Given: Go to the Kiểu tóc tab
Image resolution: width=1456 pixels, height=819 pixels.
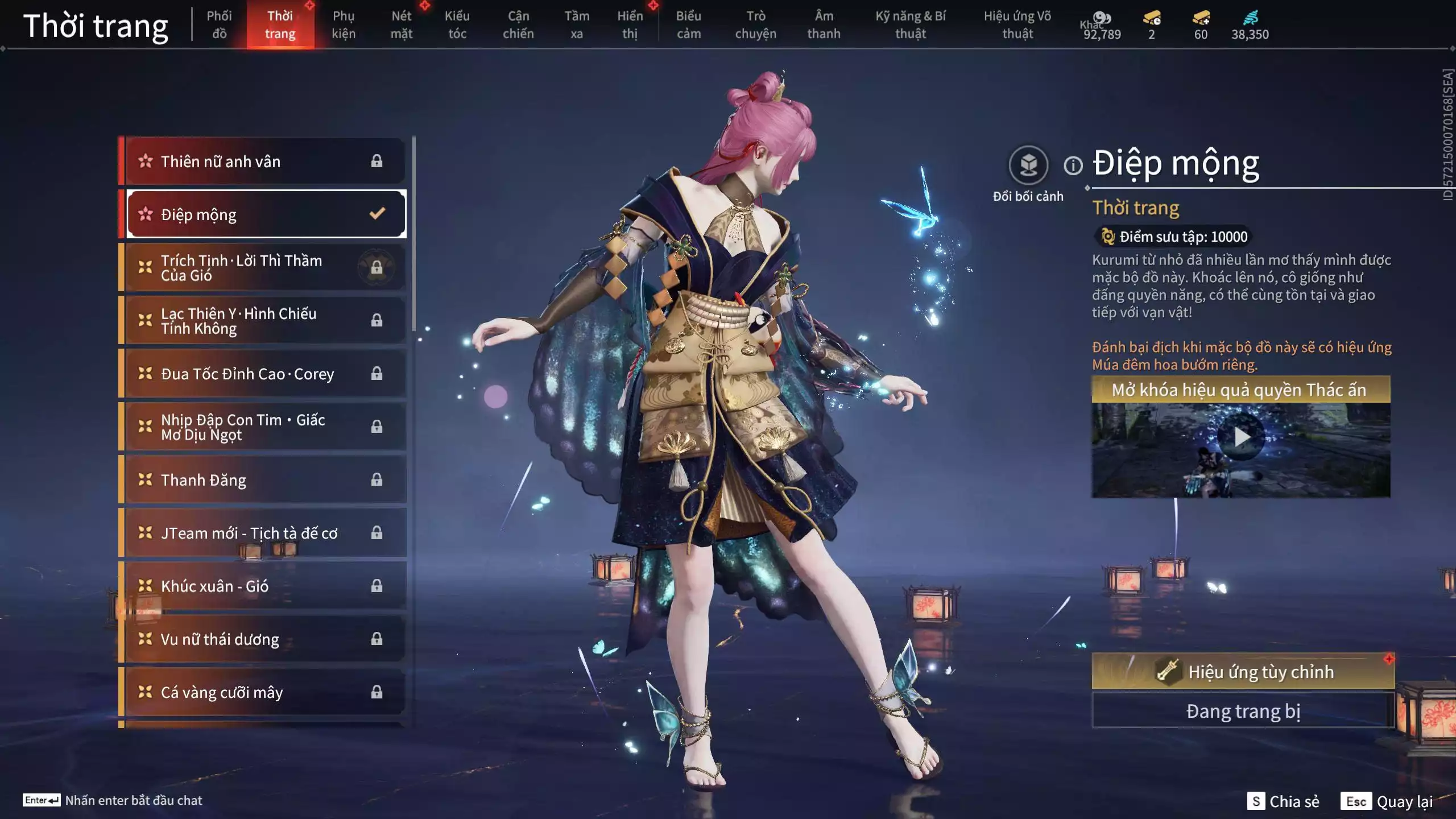Looking at the screenshot, I should (457, 24).
